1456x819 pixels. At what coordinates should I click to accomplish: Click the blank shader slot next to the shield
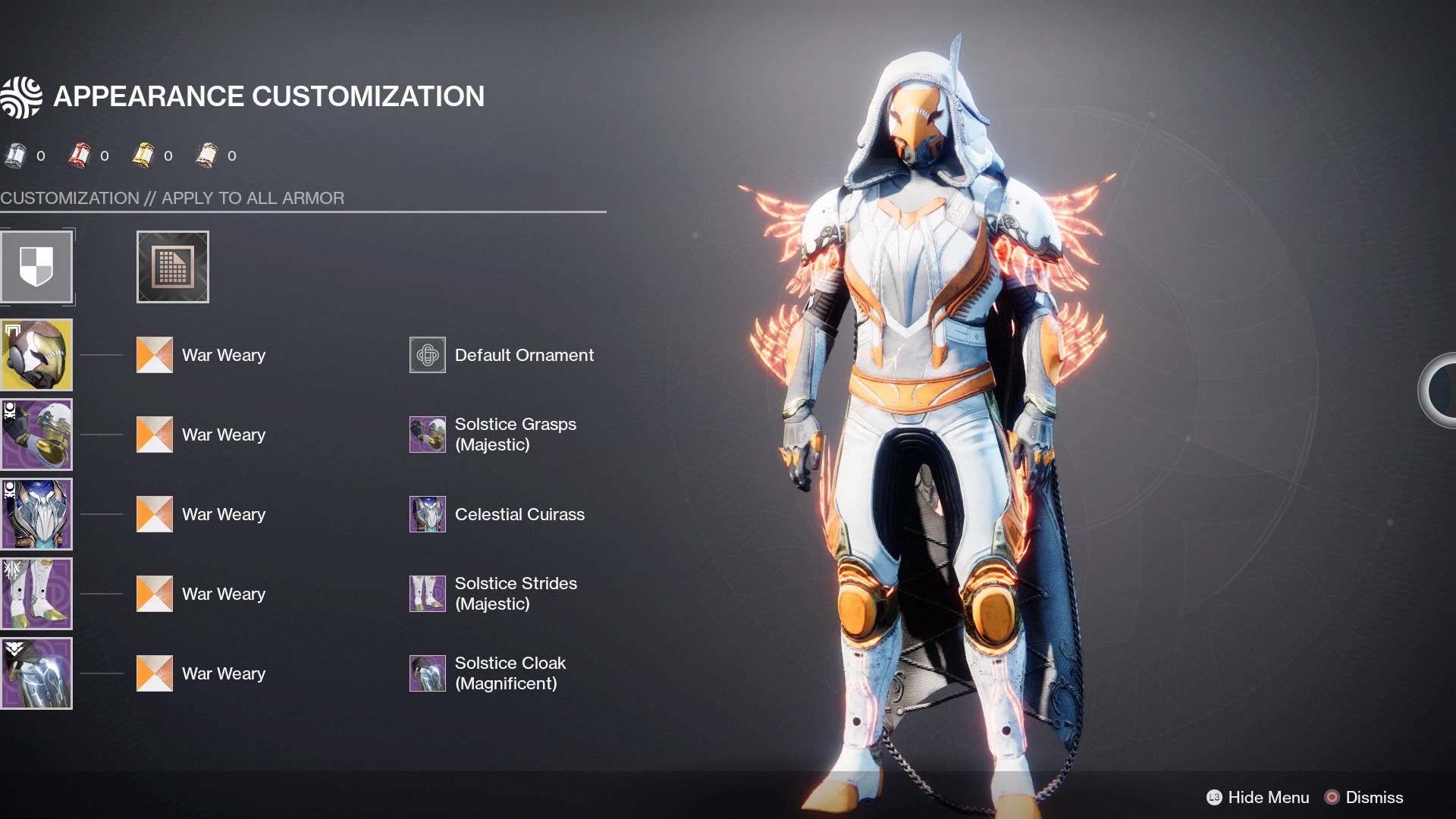(x=172, y=267)
